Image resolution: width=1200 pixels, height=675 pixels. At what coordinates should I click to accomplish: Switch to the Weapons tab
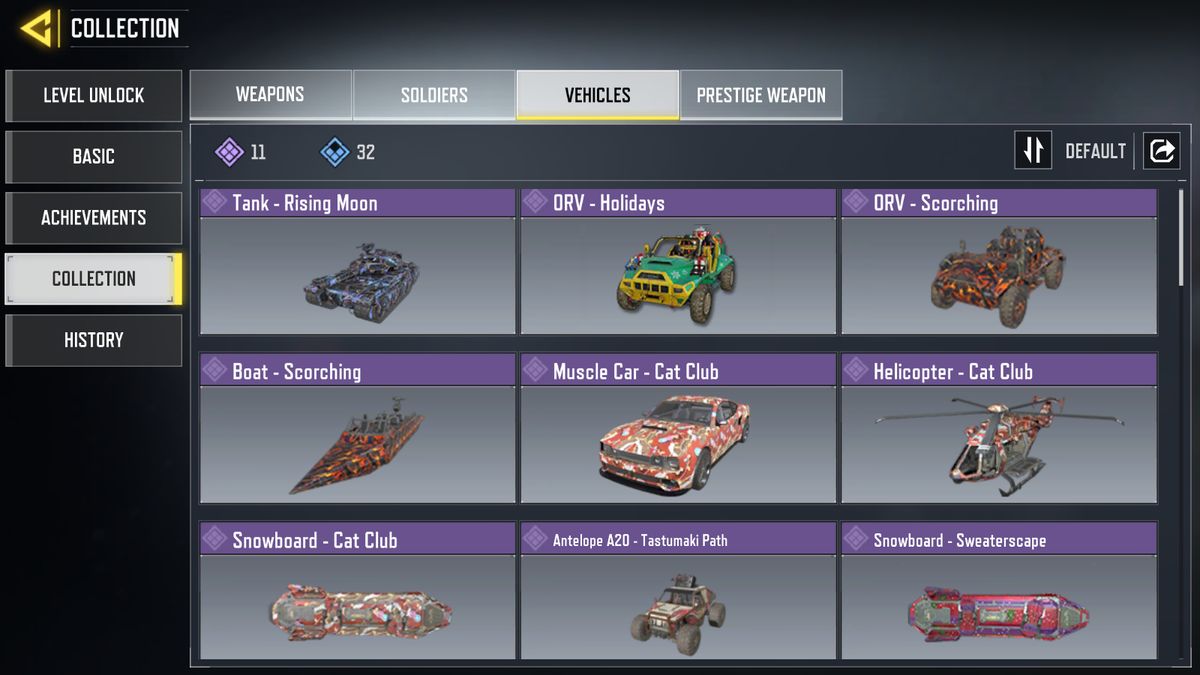270,95
